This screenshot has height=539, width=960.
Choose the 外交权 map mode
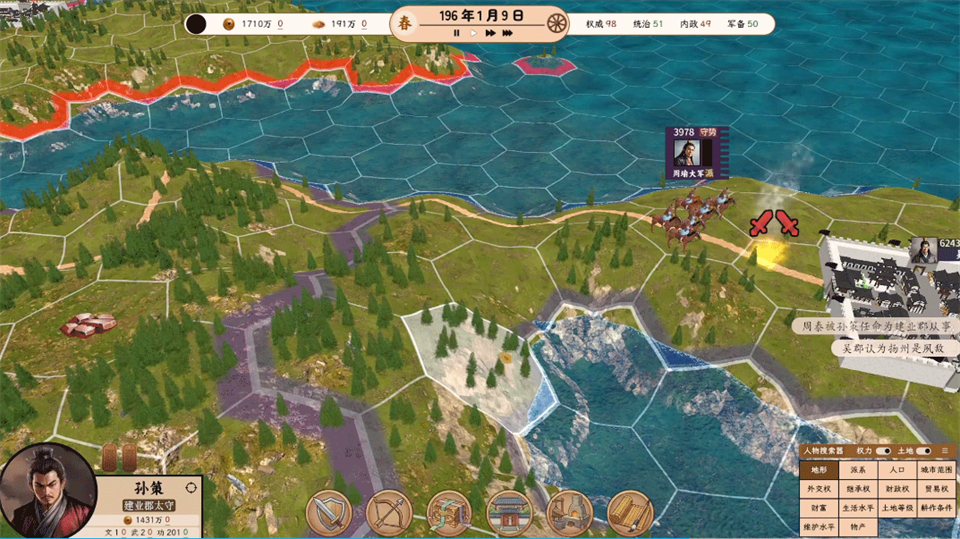tap(818, 488)
